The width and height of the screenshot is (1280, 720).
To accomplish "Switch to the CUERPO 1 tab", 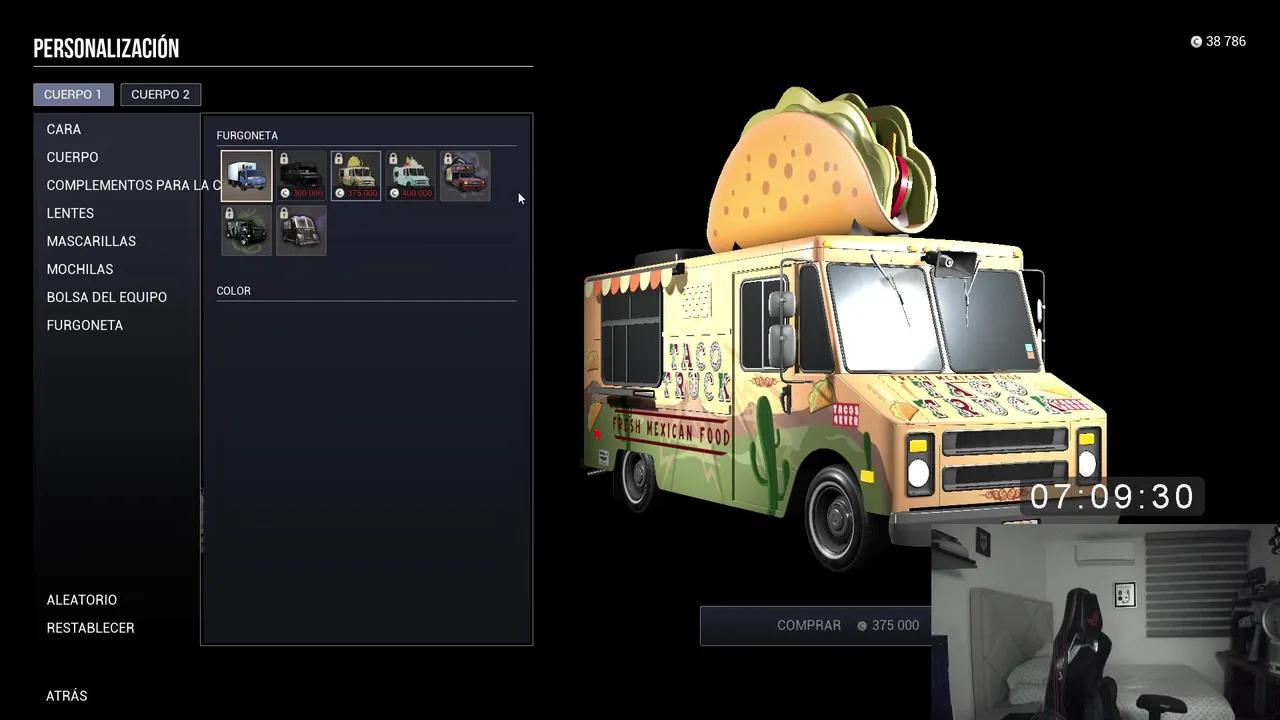I will click(73, 94).
